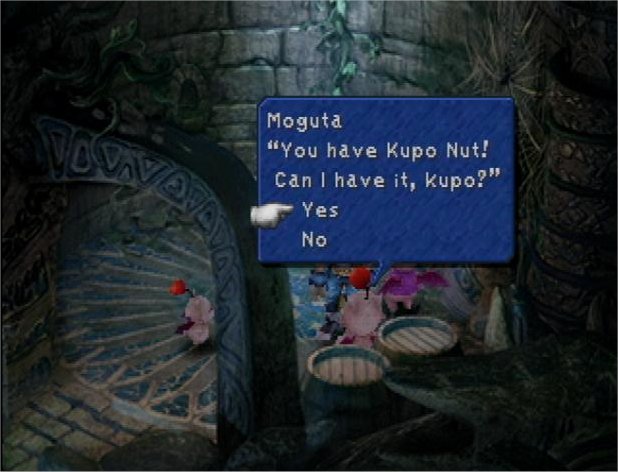
Task: Select No in Moguta's dialogue
Action: pos(314,240)
